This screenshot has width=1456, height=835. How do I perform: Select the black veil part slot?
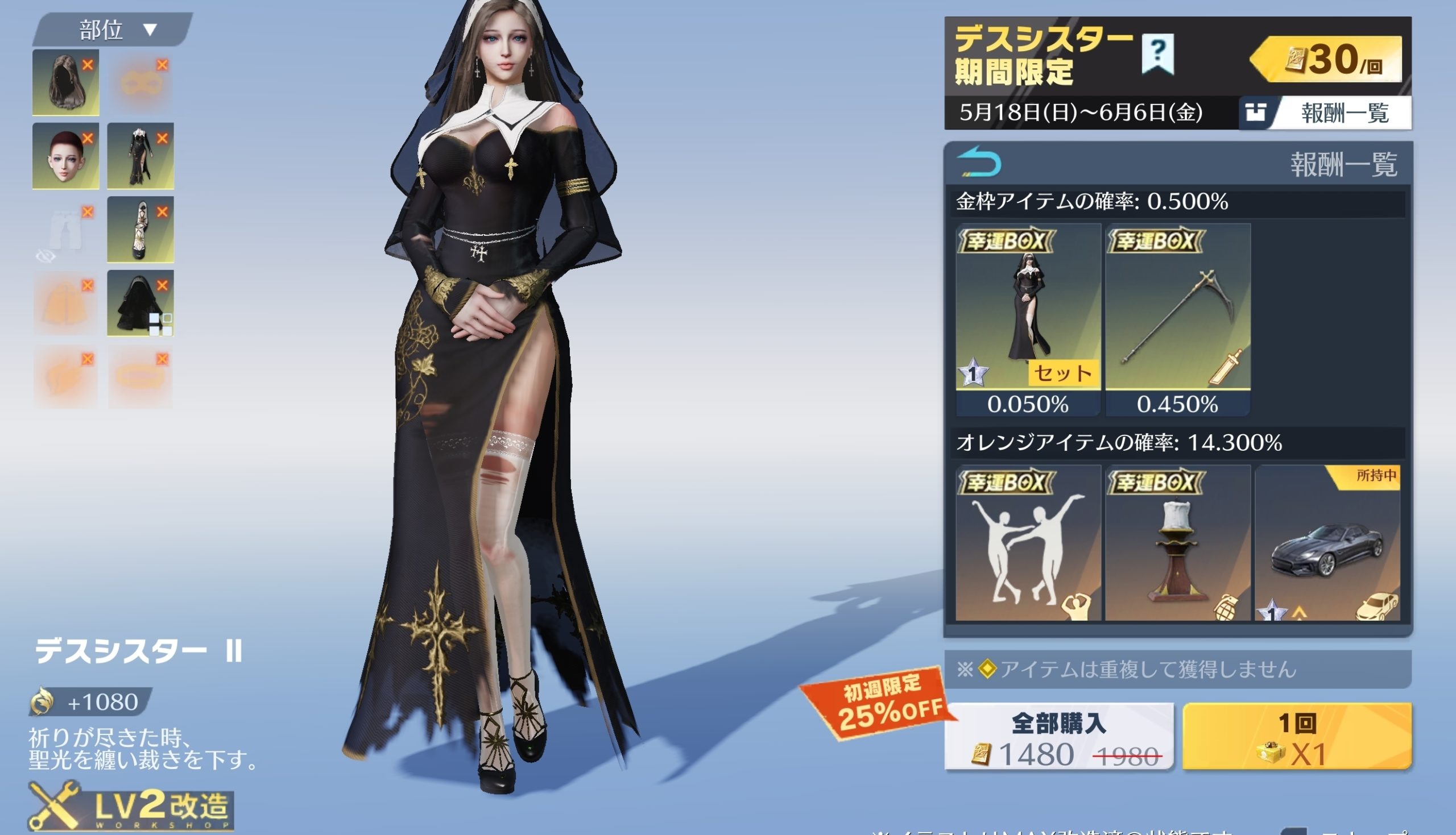[x=139, y=304]
